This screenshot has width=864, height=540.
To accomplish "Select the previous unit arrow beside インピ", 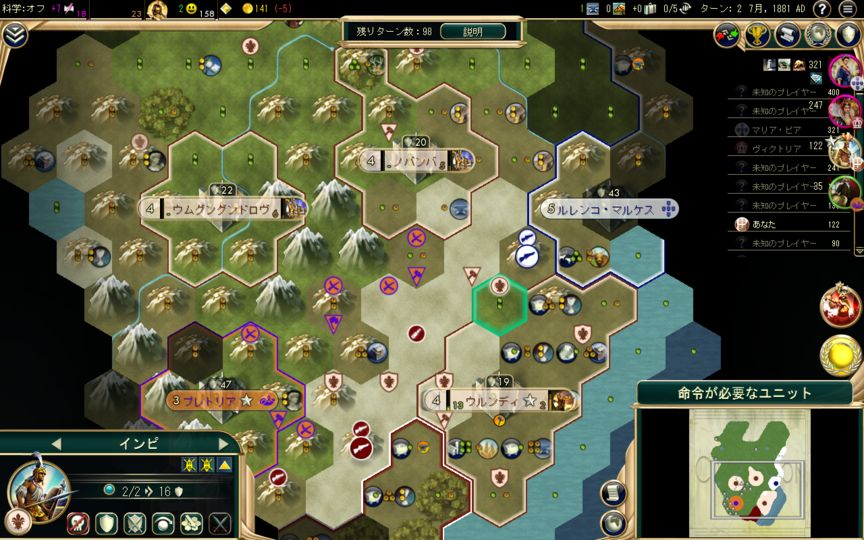I will click(57, 443).
